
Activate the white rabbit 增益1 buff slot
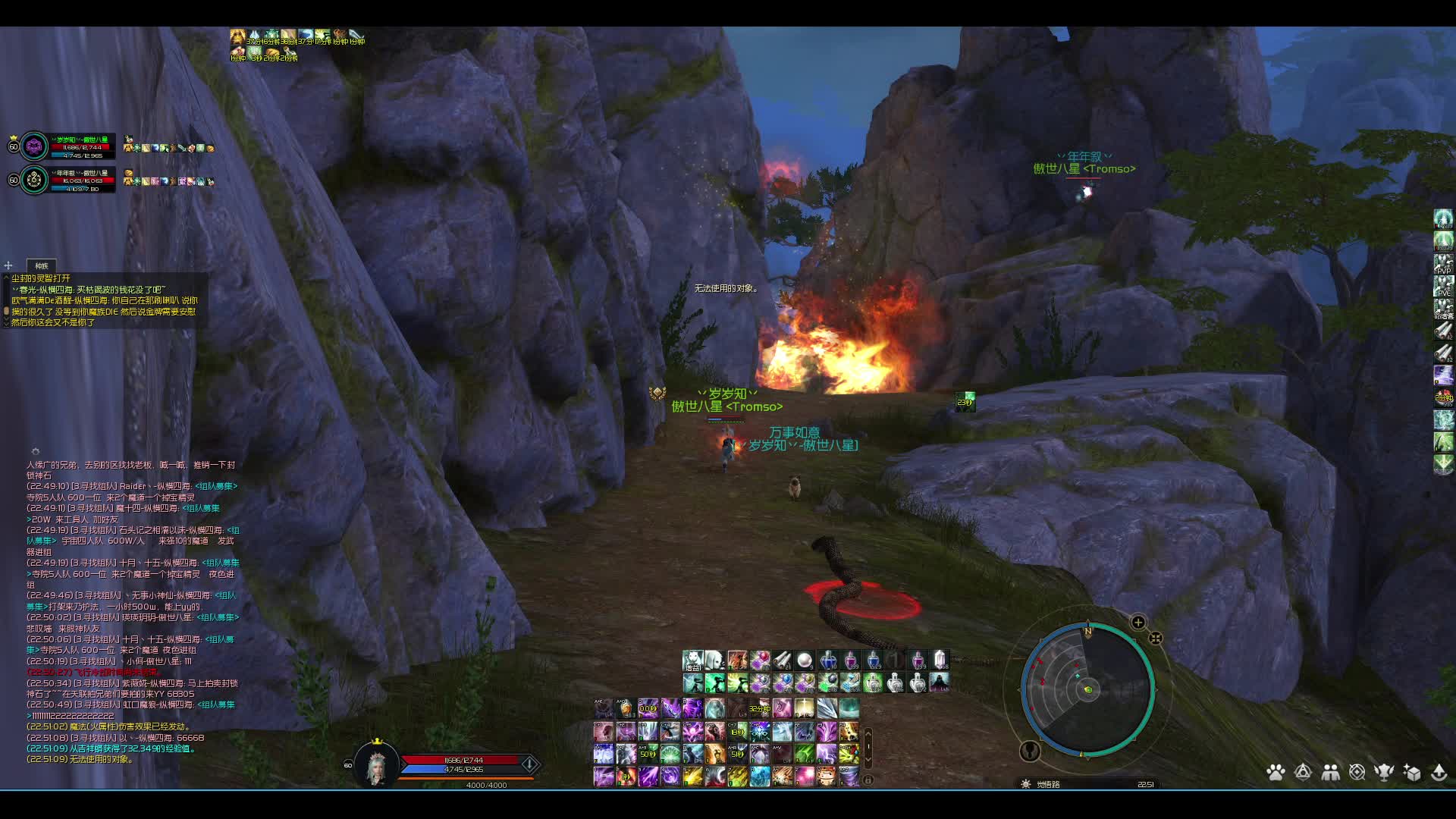pyautogui.click(x=692, y=660)
